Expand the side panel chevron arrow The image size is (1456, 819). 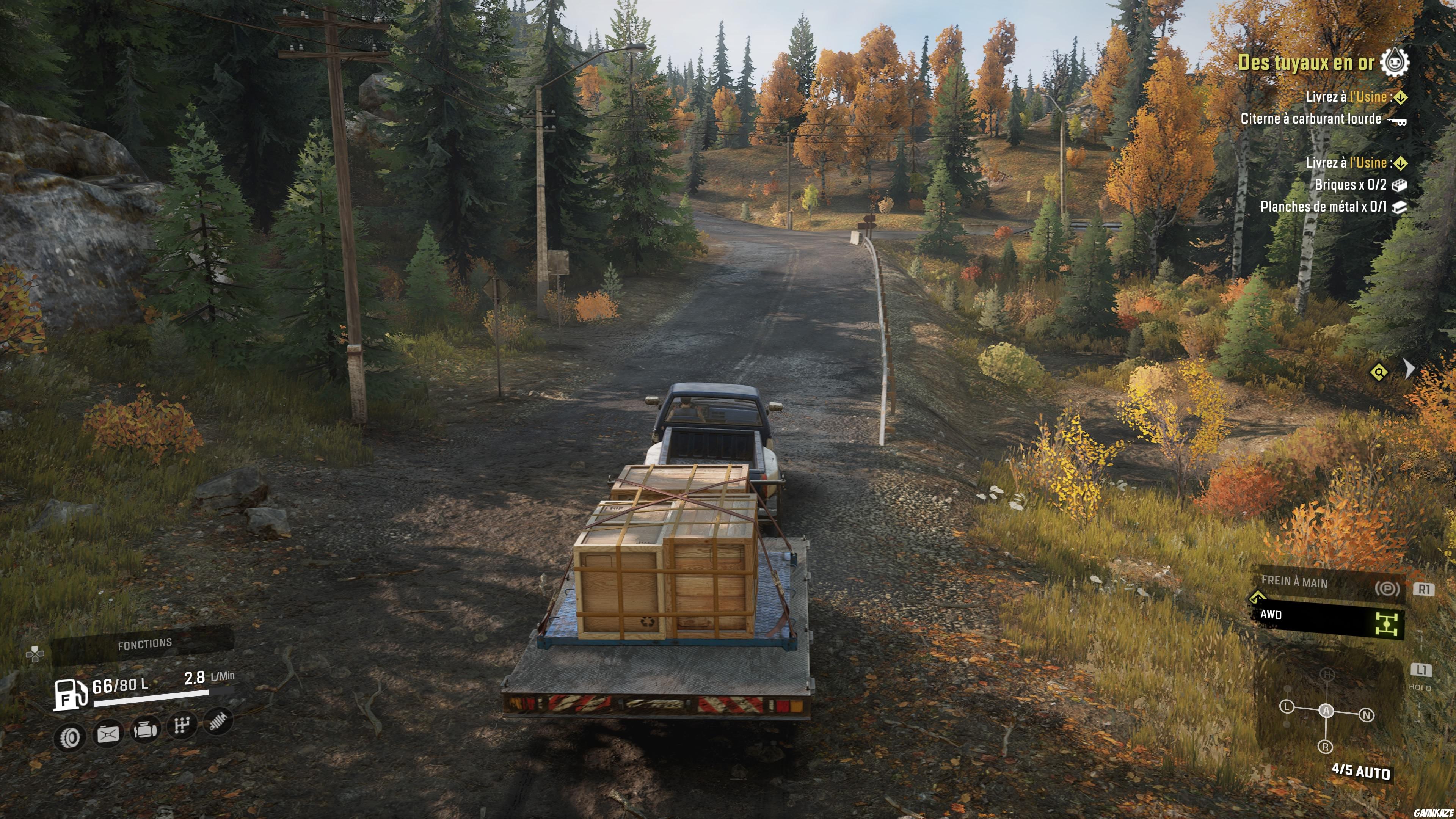coord(1410,369)
